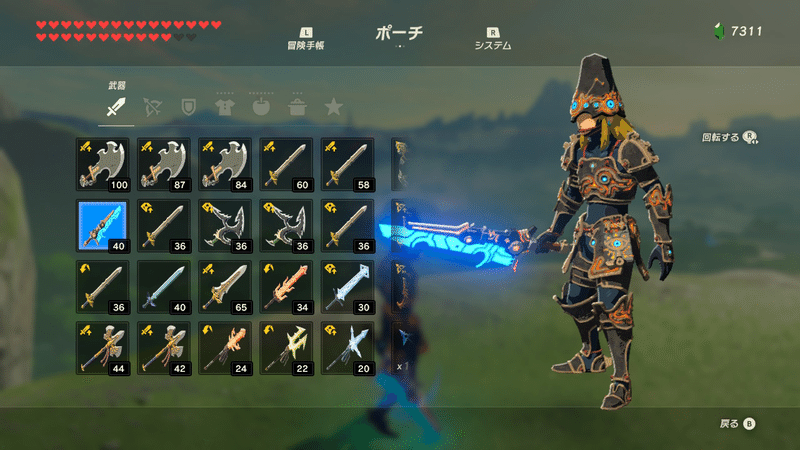Select the sword-icon weapons tab

tap(117, 106)
